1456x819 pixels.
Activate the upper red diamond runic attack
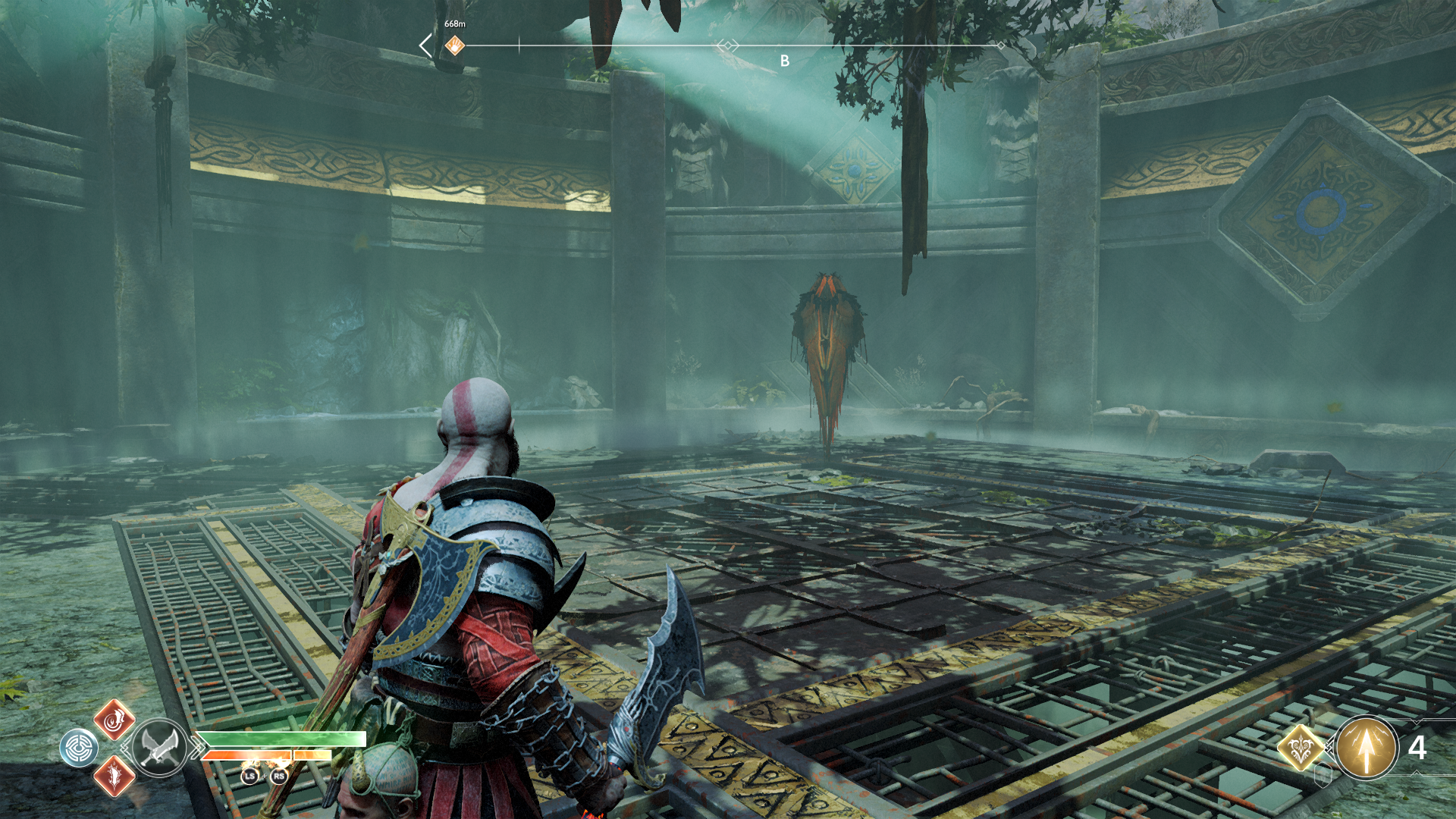point(114,720)
